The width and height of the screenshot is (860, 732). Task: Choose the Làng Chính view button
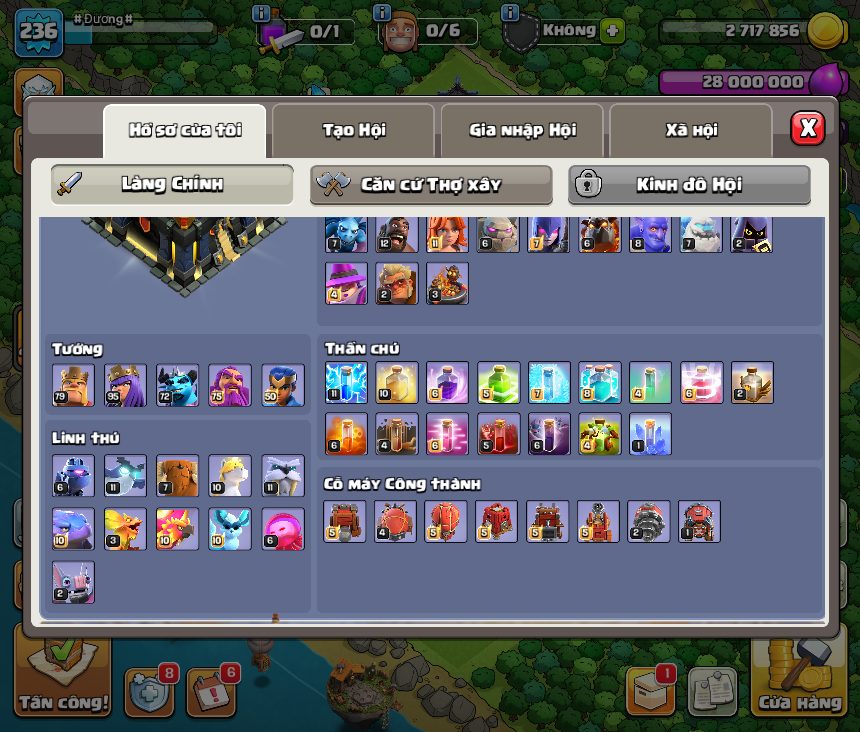[x=172, y=185]
